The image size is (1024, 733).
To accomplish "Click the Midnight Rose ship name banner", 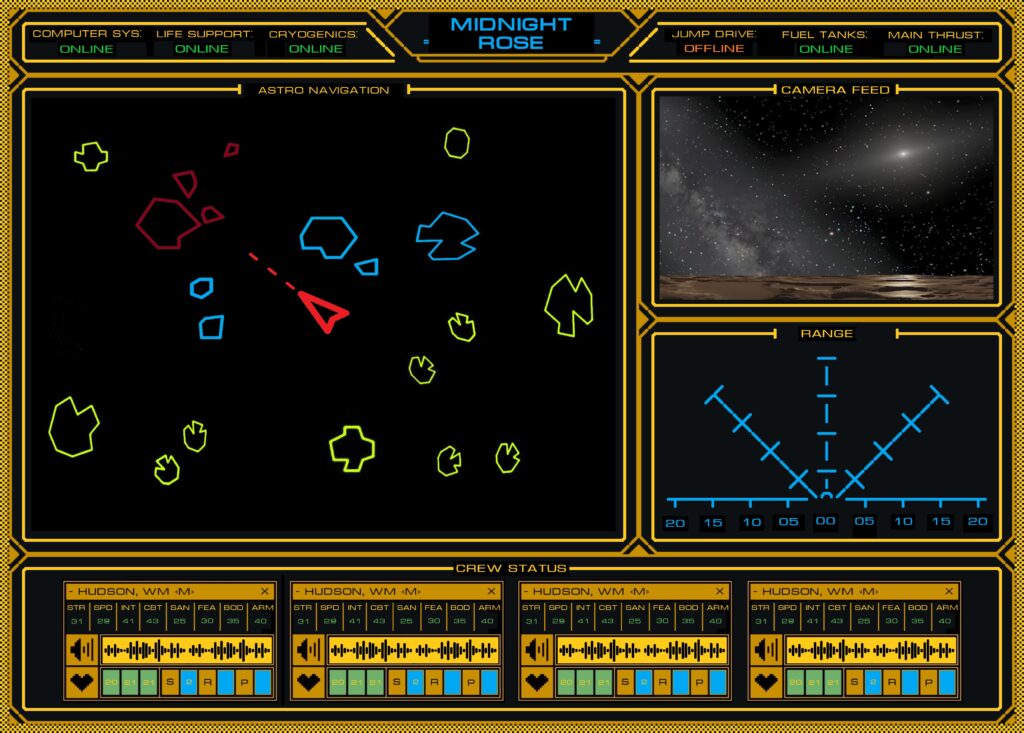I will (511, 33).
